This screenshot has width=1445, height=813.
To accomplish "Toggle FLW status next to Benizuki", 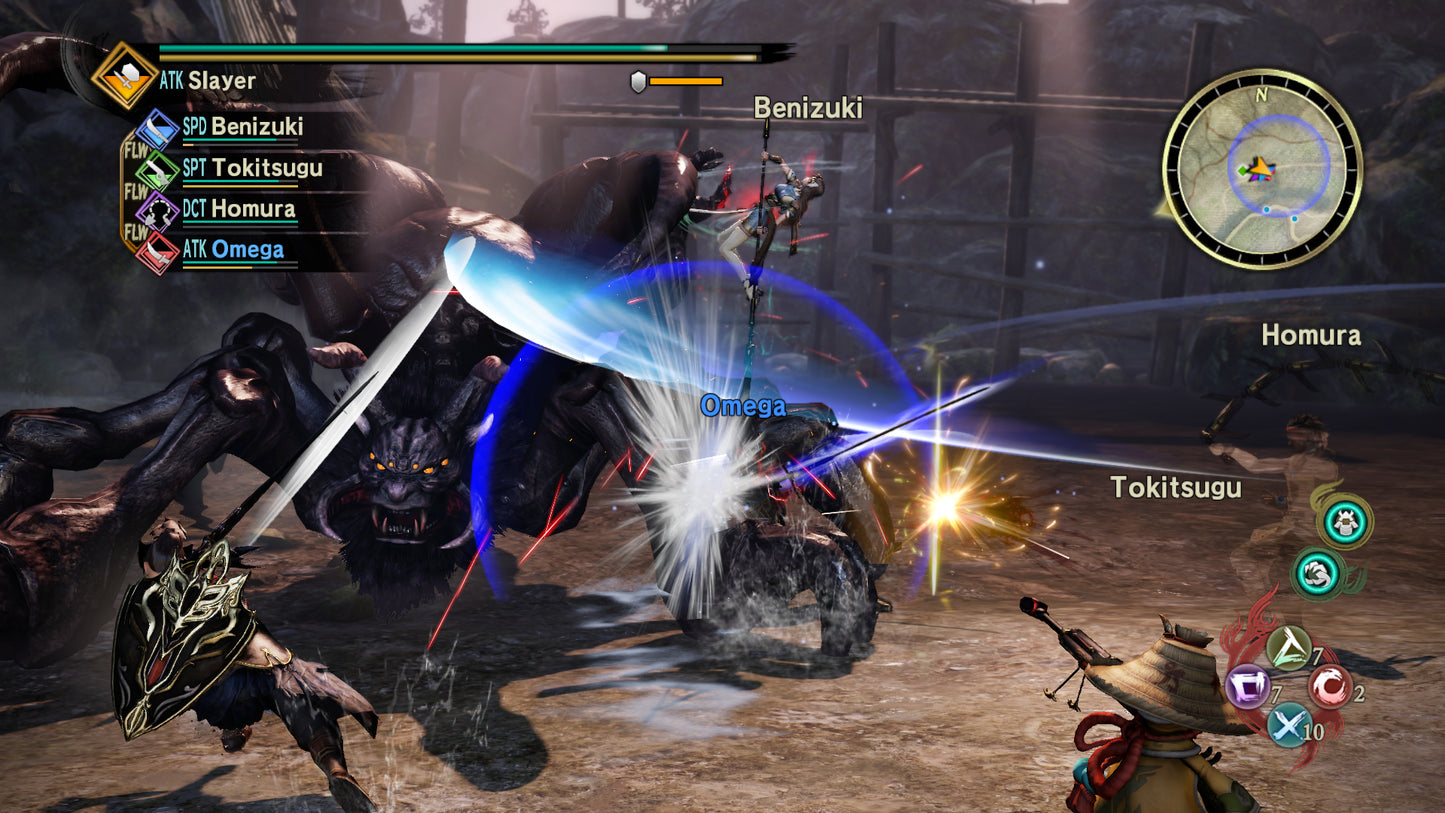I will pyautogui.click(x=136, y=150).
